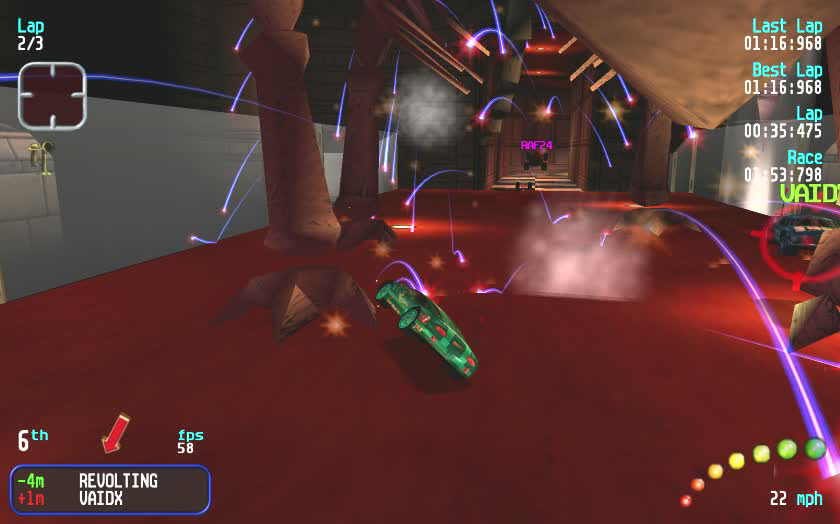Select the empty pickup item slot
This screenshot has width=840, height=524.
point(52,95)
